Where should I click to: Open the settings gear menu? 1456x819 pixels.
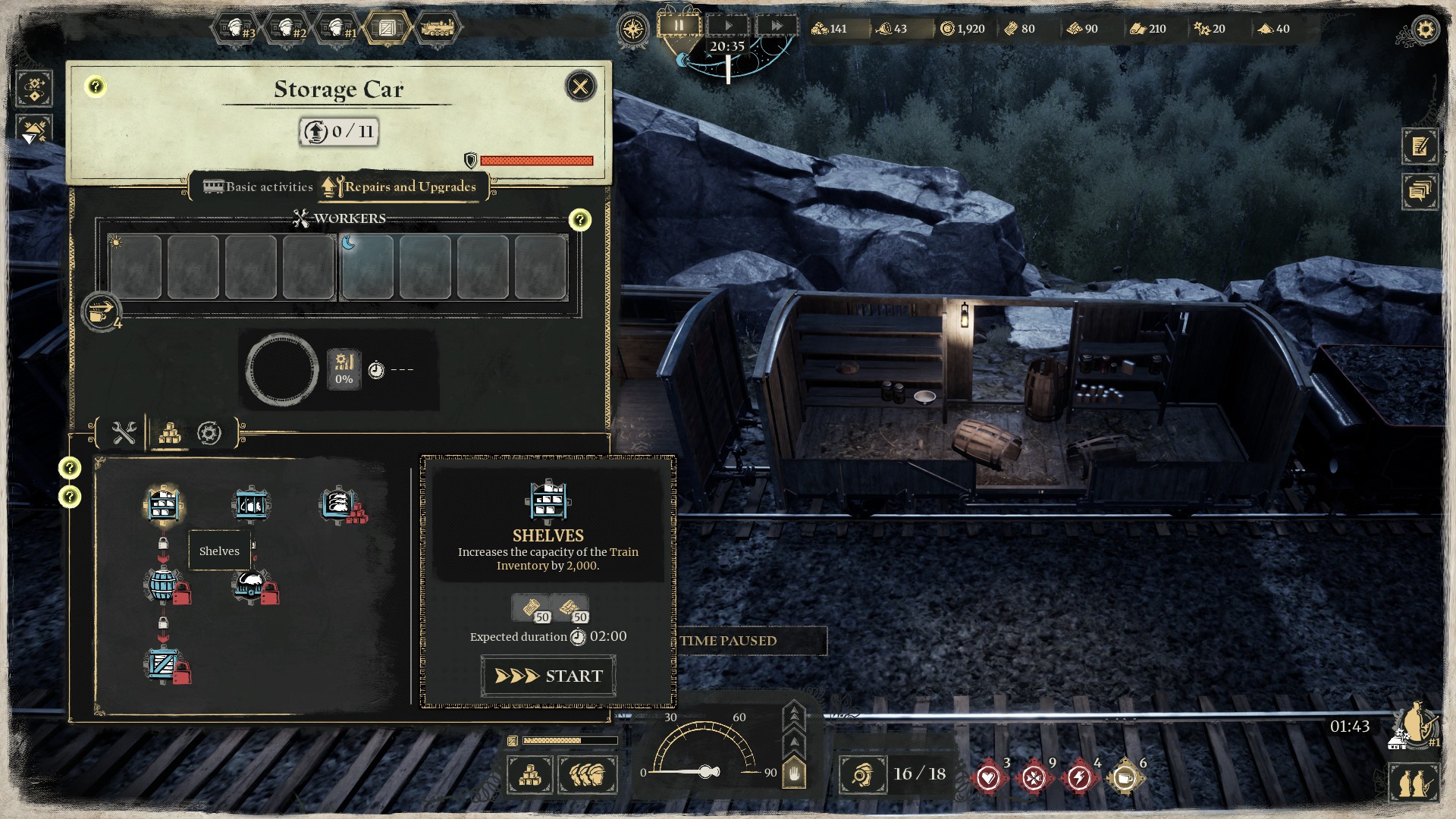(x=1426, y=30)
